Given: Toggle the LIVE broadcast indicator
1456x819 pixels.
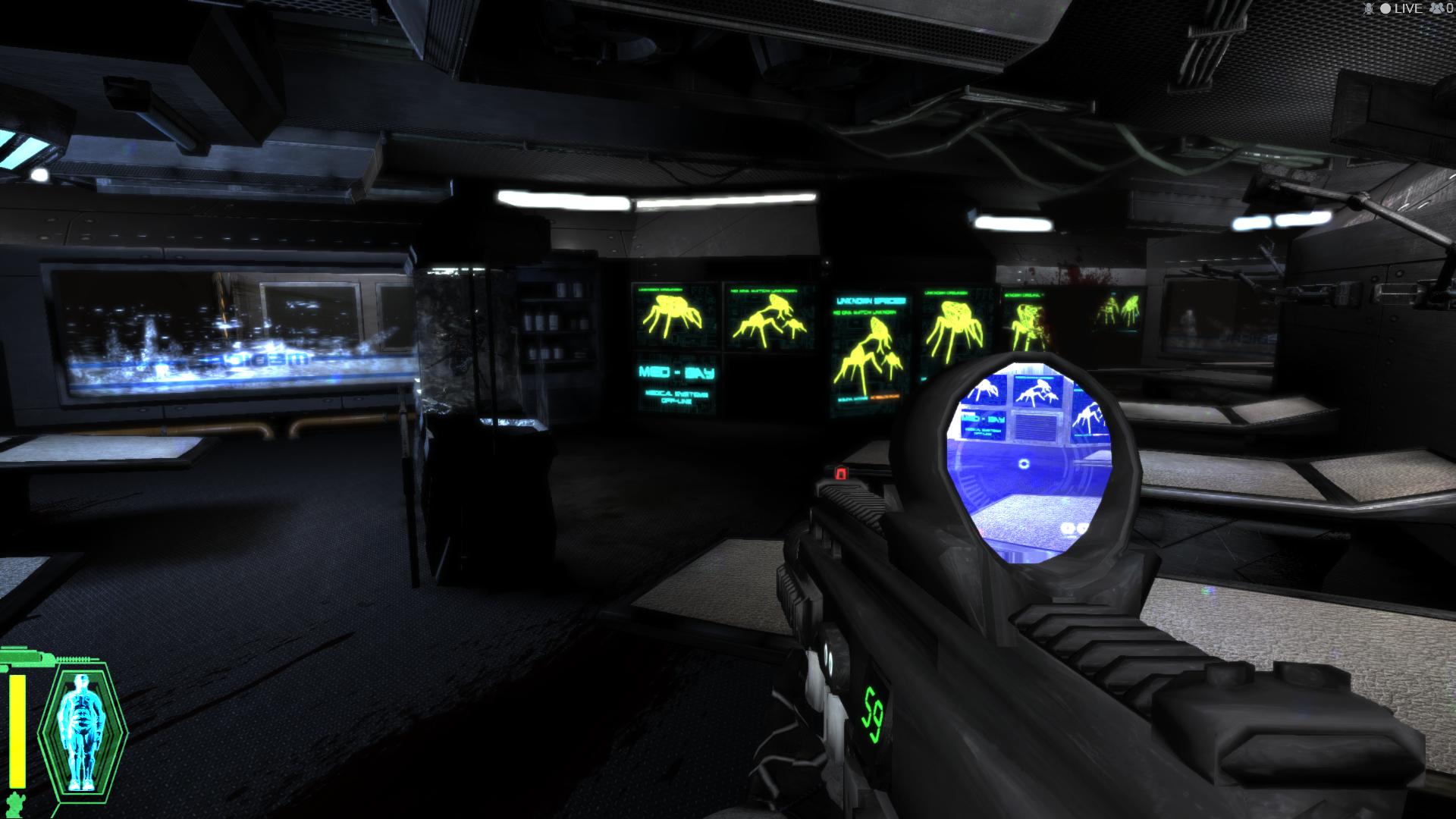Looking at the screenshot, I should coord(1407,9).
